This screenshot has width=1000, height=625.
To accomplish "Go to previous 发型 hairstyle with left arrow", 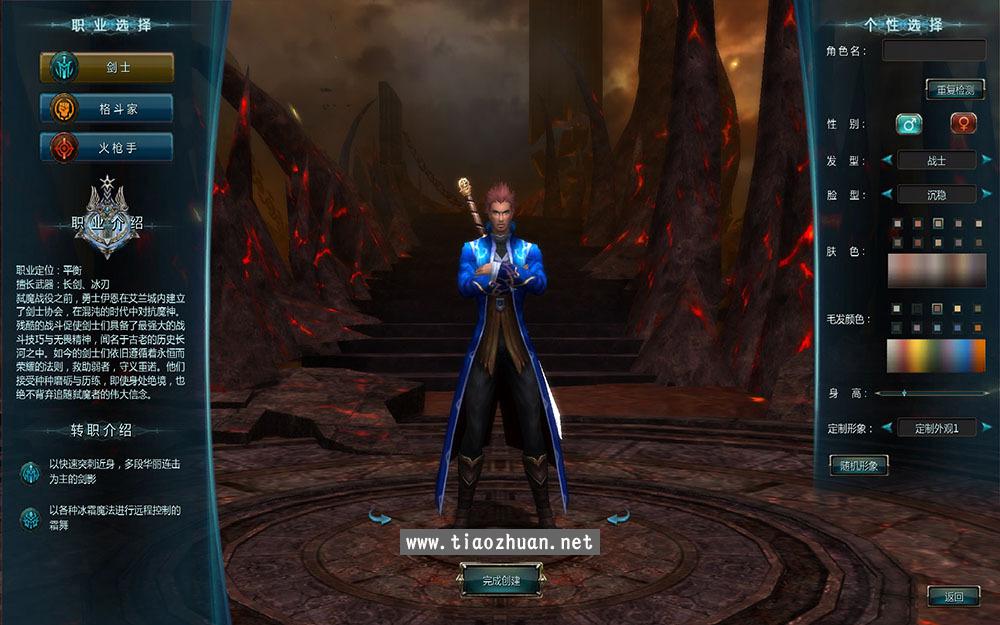I will click(886, 160).
